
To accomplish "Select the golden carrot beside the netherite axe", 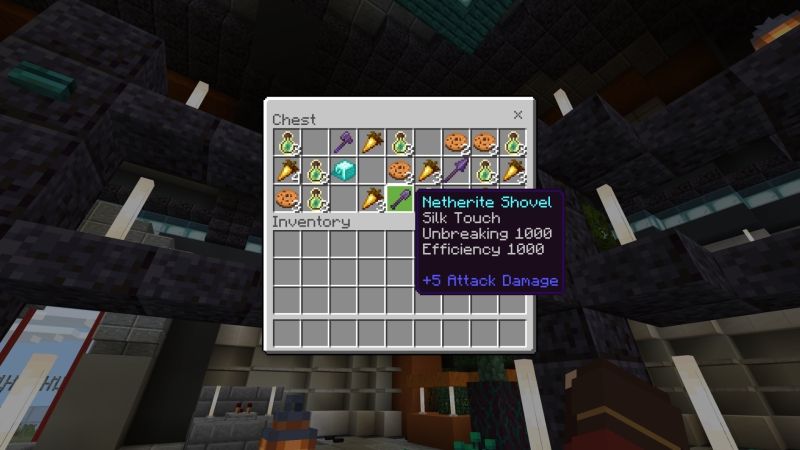I will click(372, 142).
